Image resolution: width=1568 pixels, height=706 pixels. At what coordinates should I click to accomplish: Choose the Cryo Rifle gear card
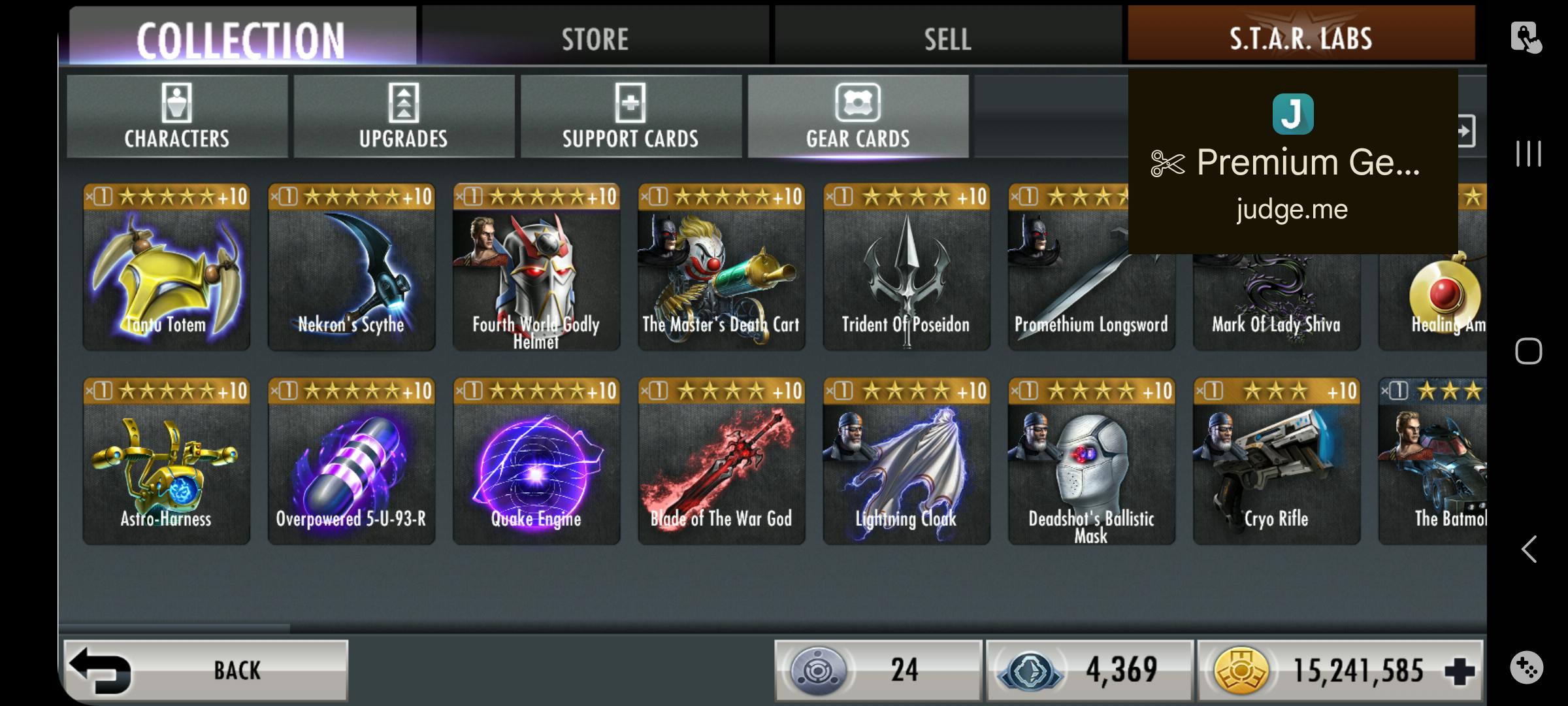pos(1276,462)
